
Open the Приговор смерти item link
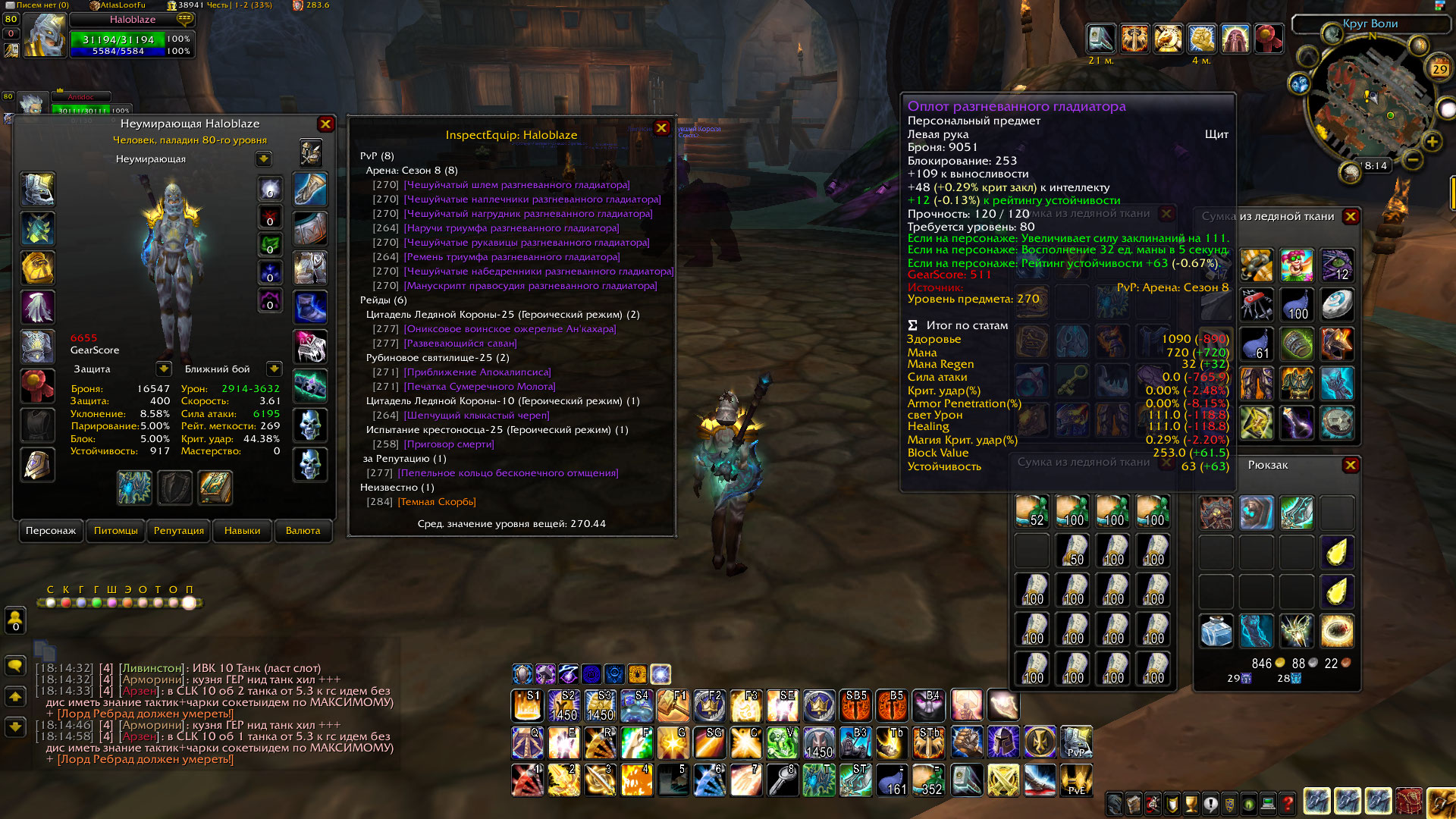pos(449,444)
